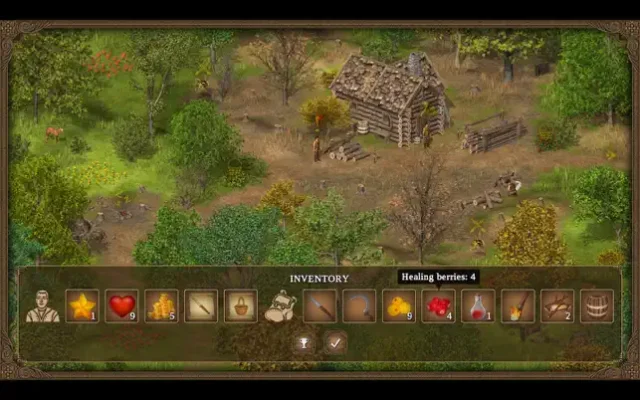Confirm inventory with the checkmark button
This screenshot has width=640, height=400.
[335, 342]
